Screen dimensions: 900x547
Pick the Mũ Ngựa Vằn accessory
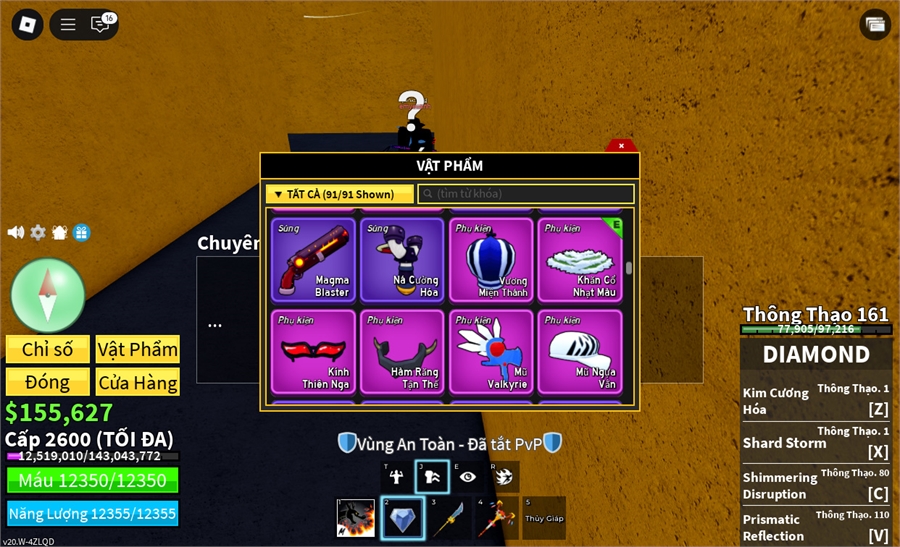pos(580,351)
